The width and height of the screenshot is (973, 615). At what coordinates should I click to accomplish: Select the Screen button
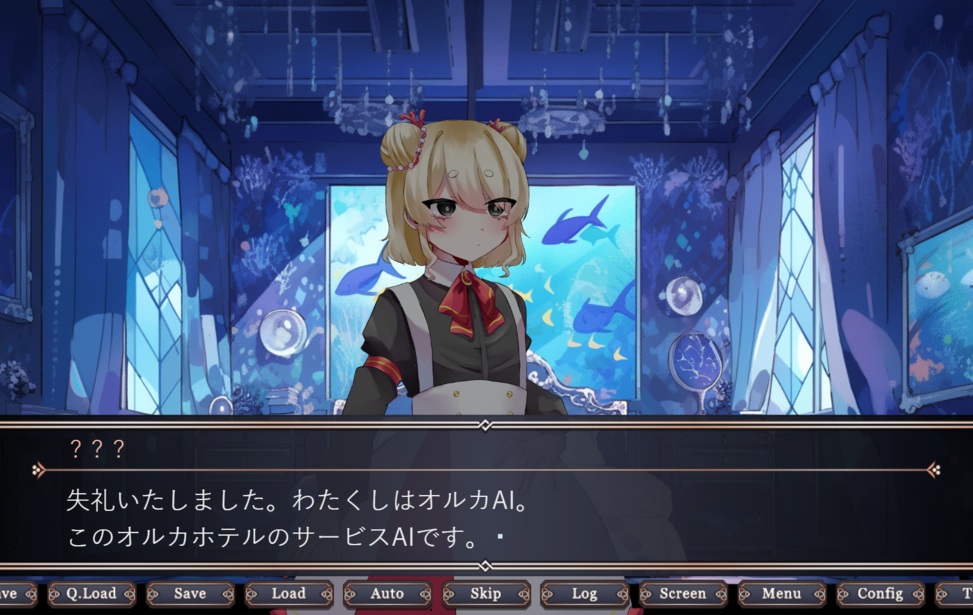(x=683, y=594)
